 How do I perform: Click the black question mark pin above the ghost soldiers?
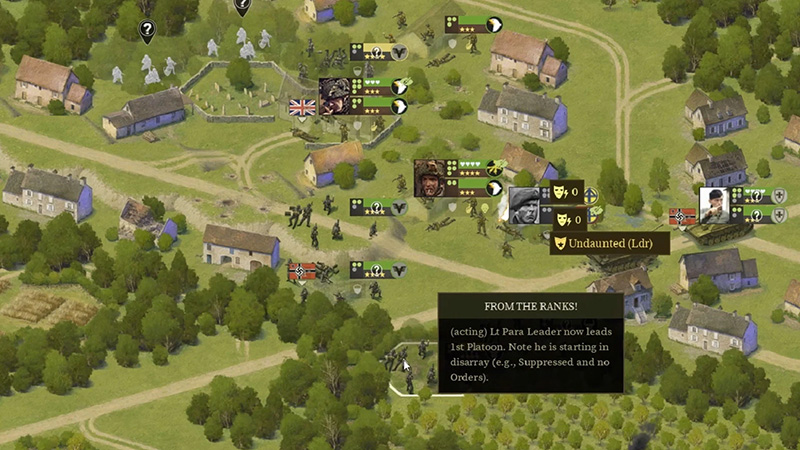(147, 31)
